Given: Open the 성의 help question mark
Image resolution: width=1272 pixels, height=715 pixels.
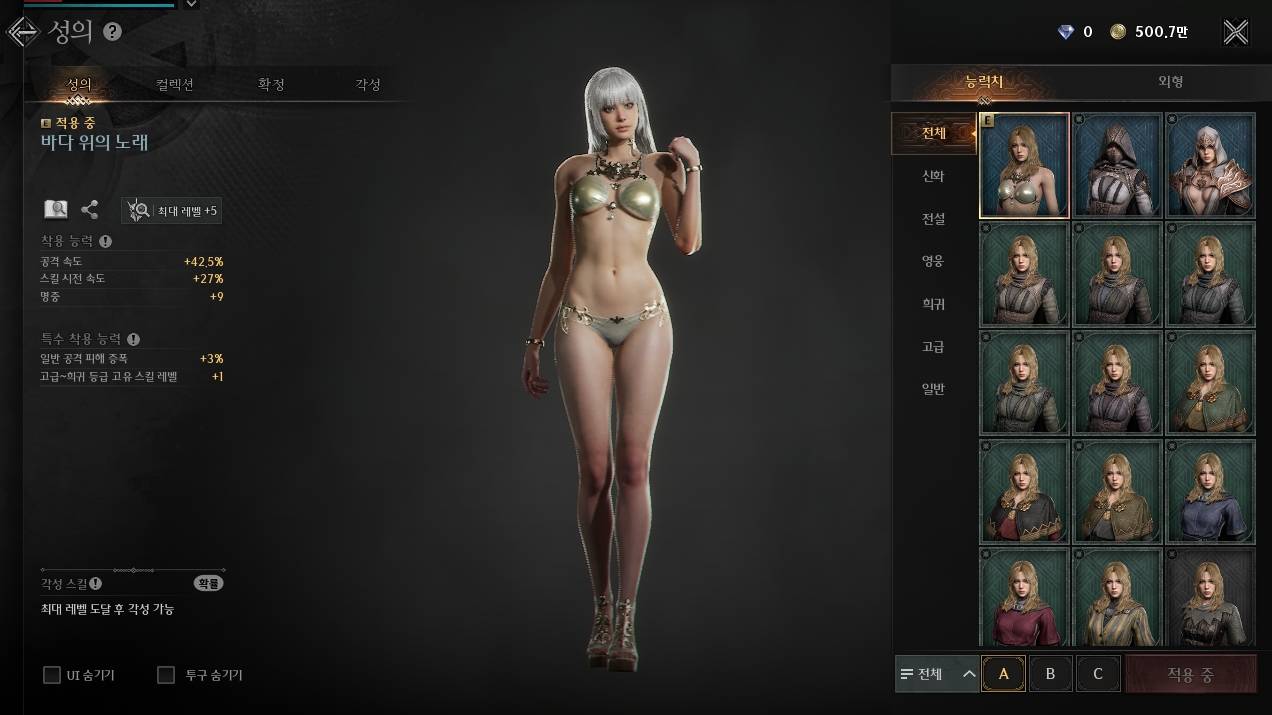Looking at the screenshot, I should coord(112,32).
